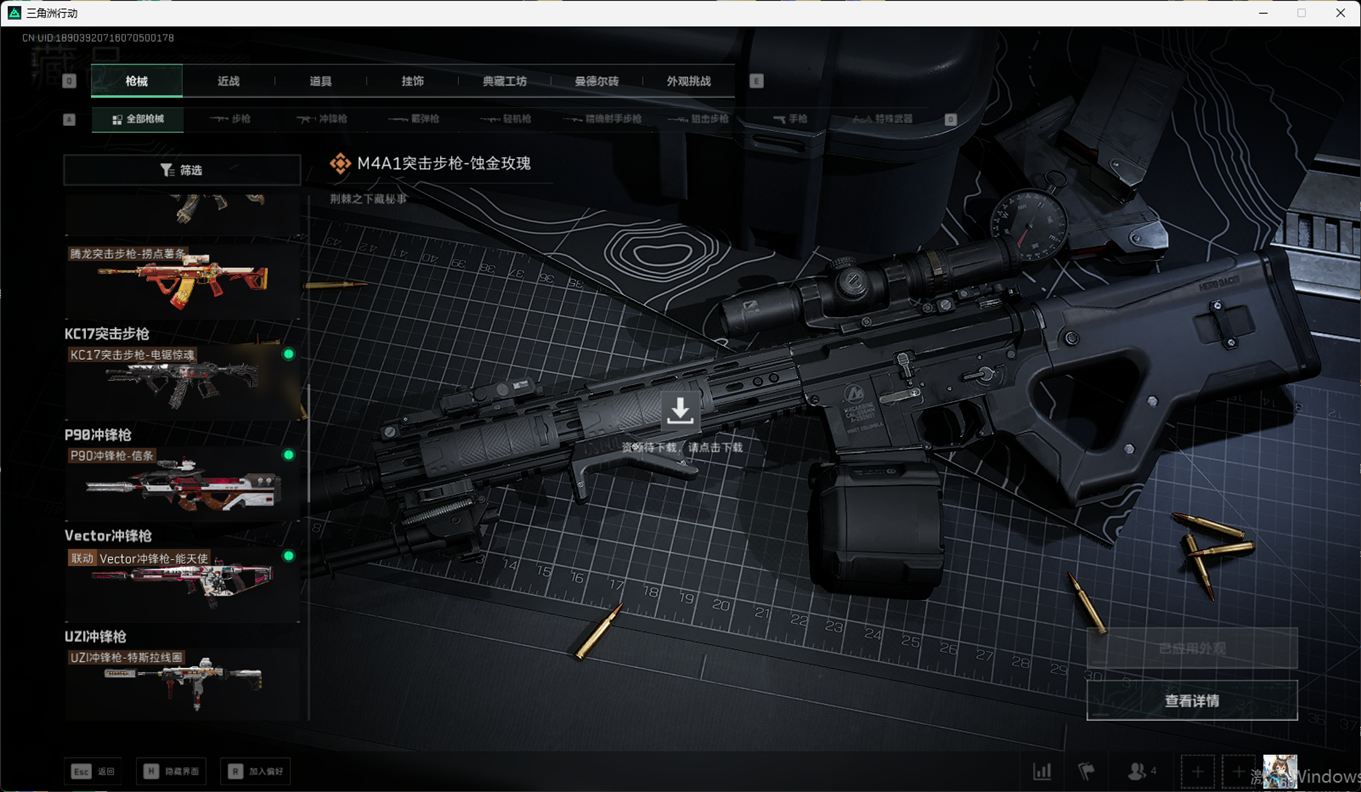Viewport: 1361px width, 792px height.
Task: Open 查看详情 view details
Action: [1192, 701]
